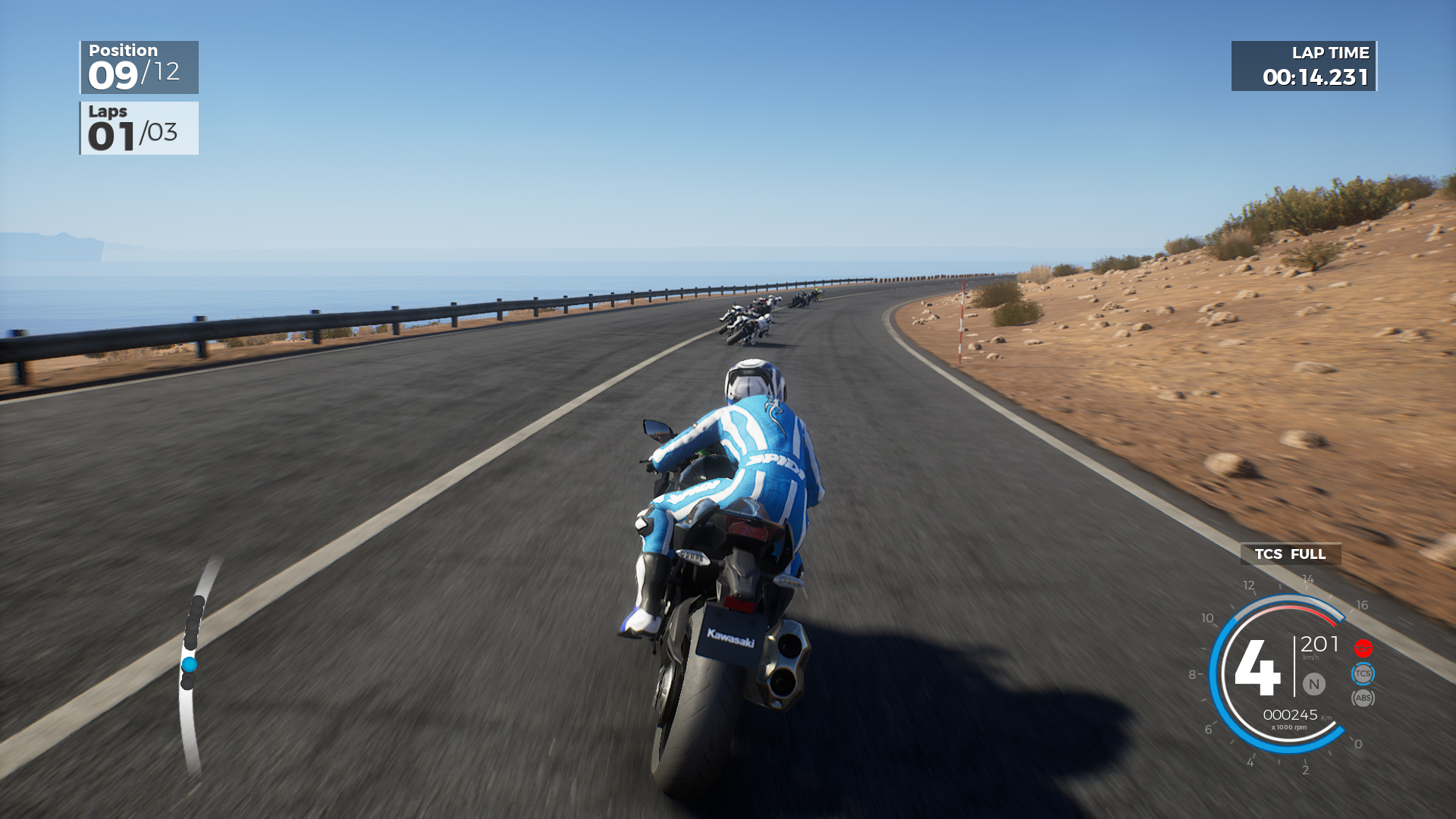Select the Position header label
Screen dimensions: 1456x819
(123, 50)
